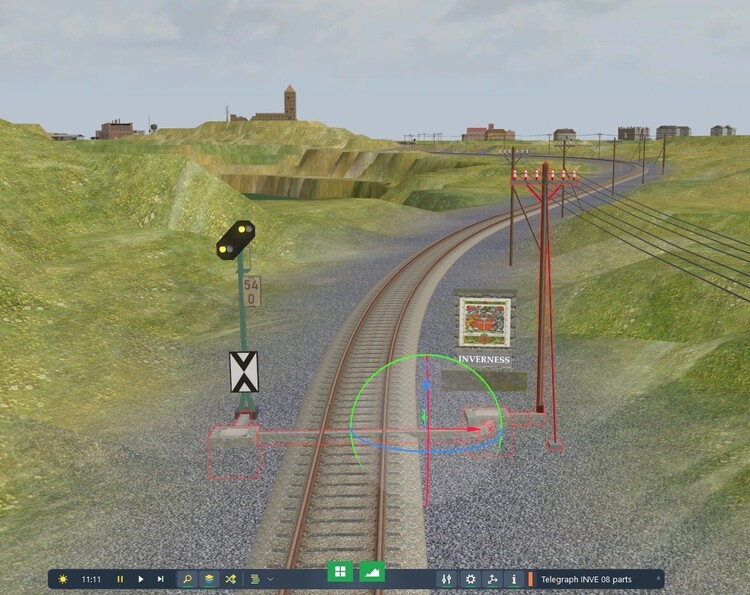Viewport: 750px width, 595px height.
Task: Pause the simulation
Action: click(121, 579)
